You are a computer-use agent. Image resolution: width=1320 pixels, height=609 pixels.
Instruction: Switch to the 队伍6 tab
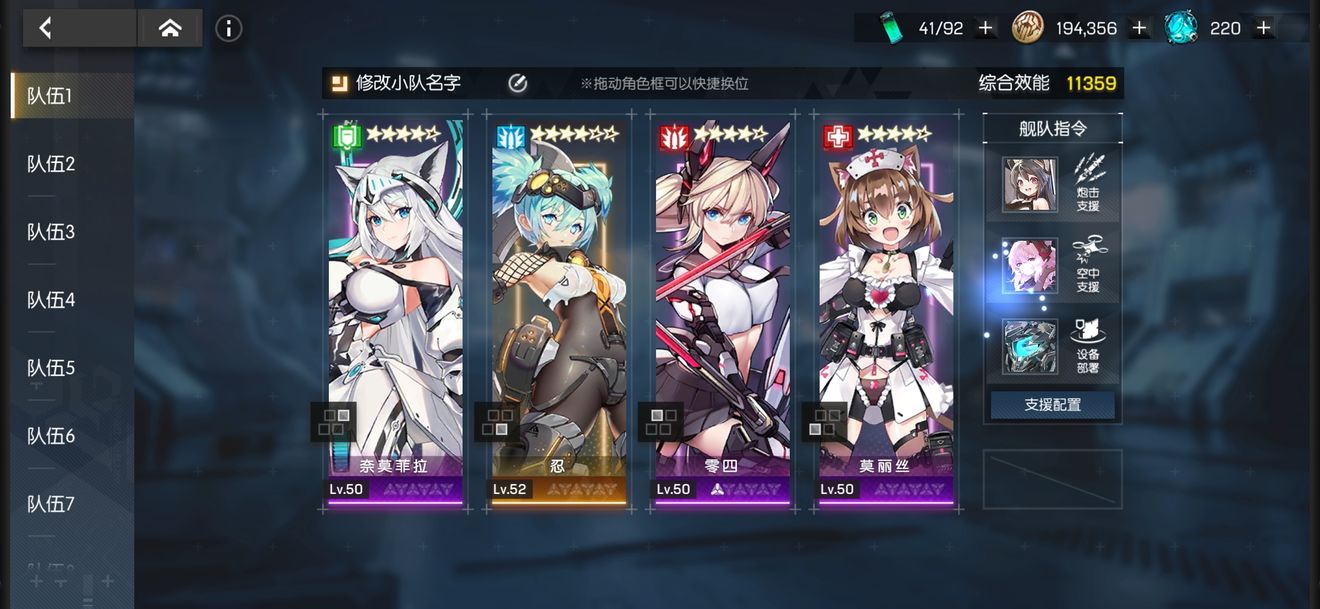tap(52, 436)
